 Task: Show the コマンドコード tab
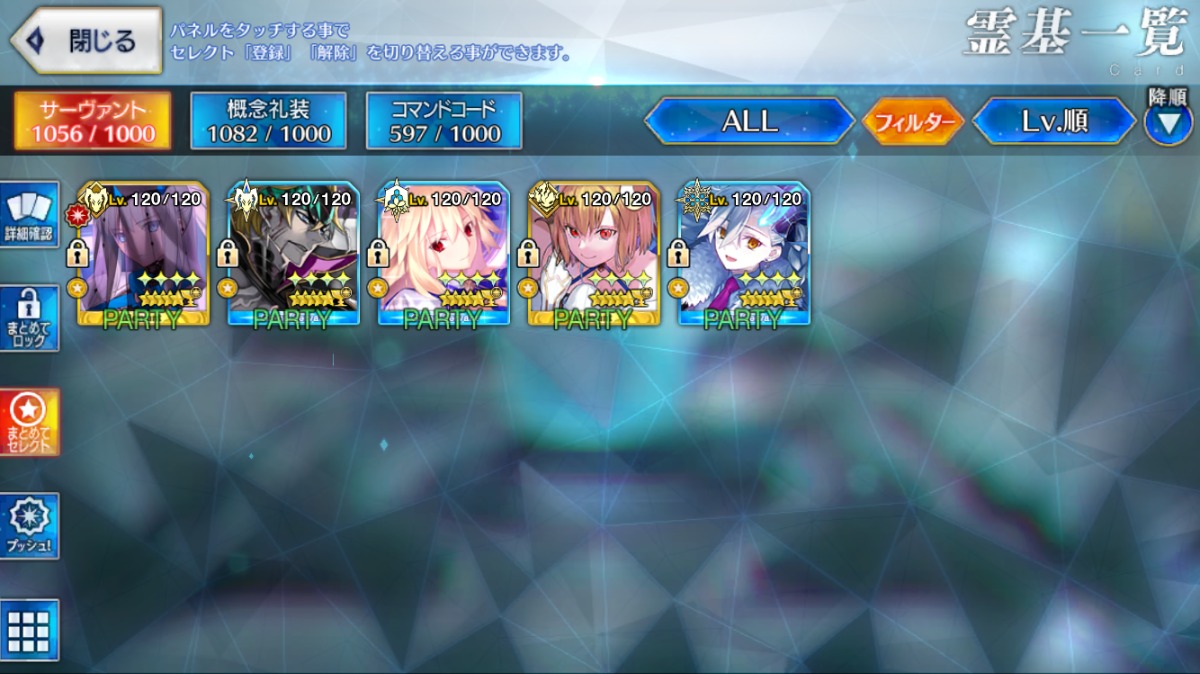(444, 121)
